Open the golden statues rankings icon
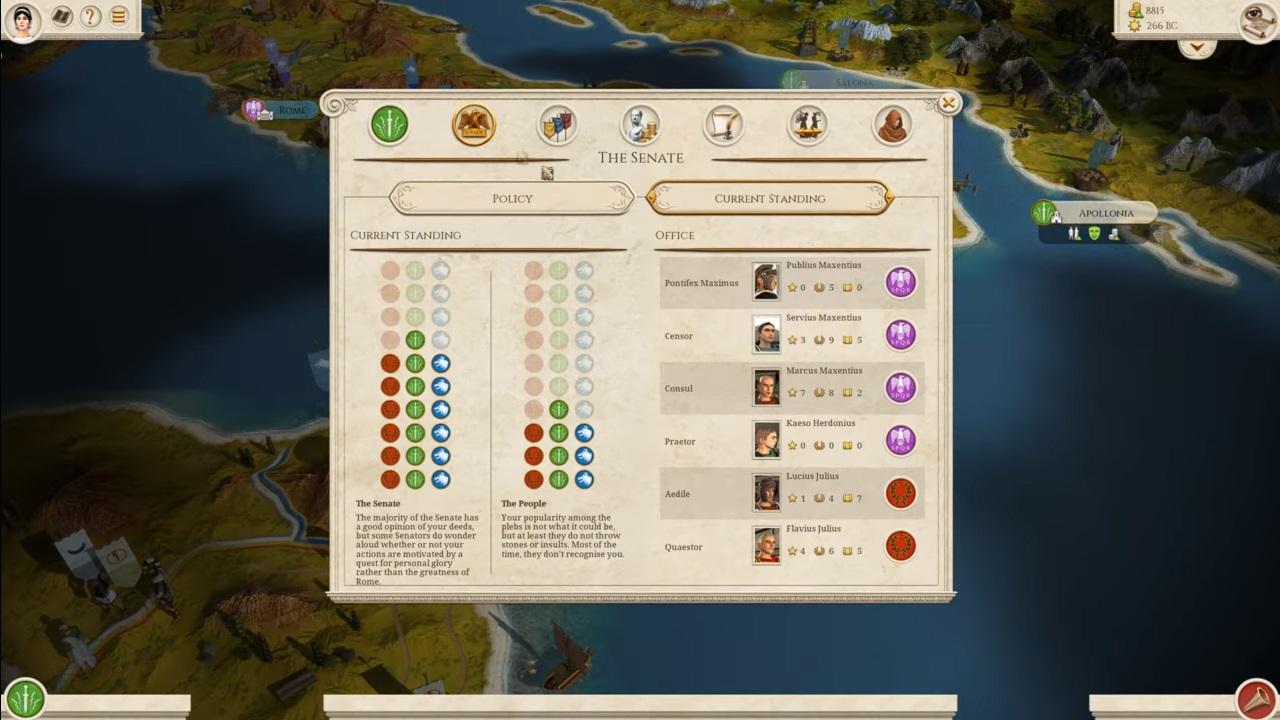This screenshot has width=1280, height=720. 808,124
